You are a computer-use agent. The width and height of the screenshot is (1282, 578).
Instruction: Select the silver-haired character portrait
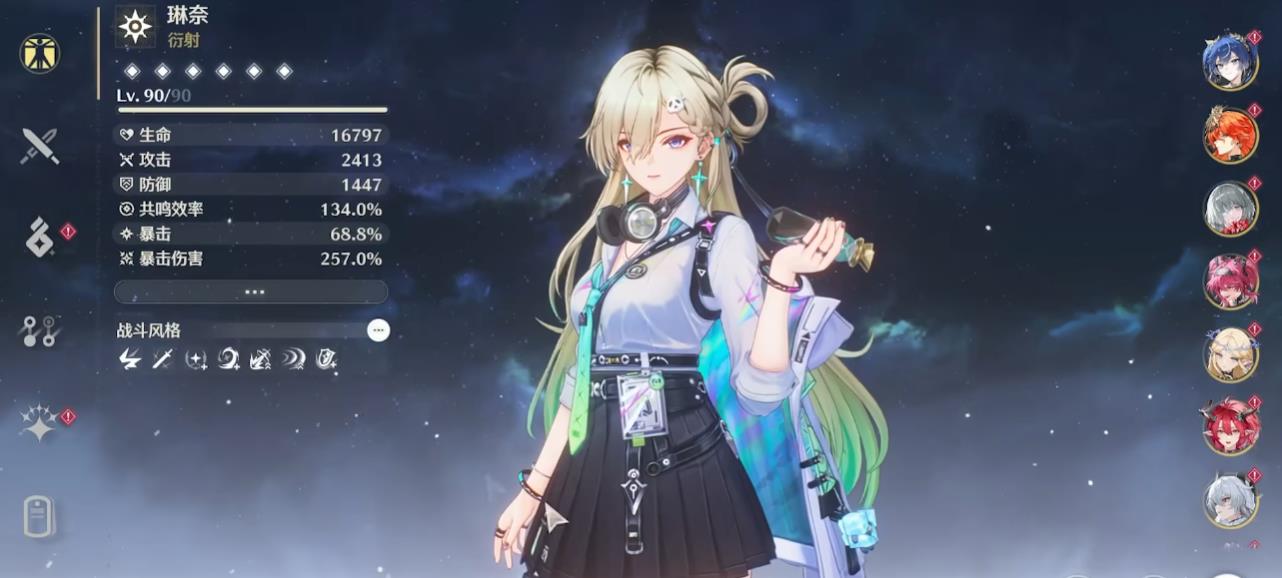click(1229, 500)
